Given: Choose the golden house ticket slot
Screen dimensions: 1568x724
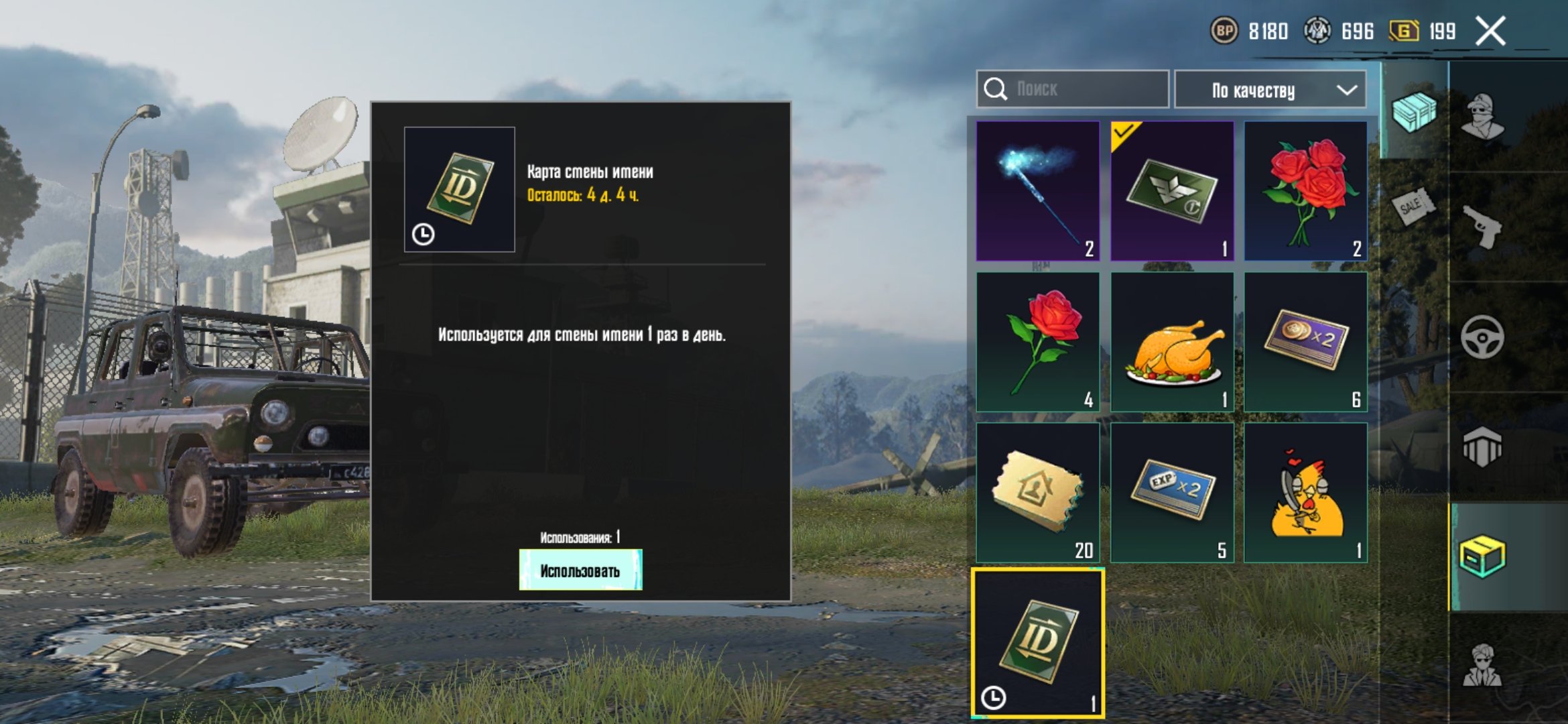Looking at the screenshot, I should coord(1038,493).
